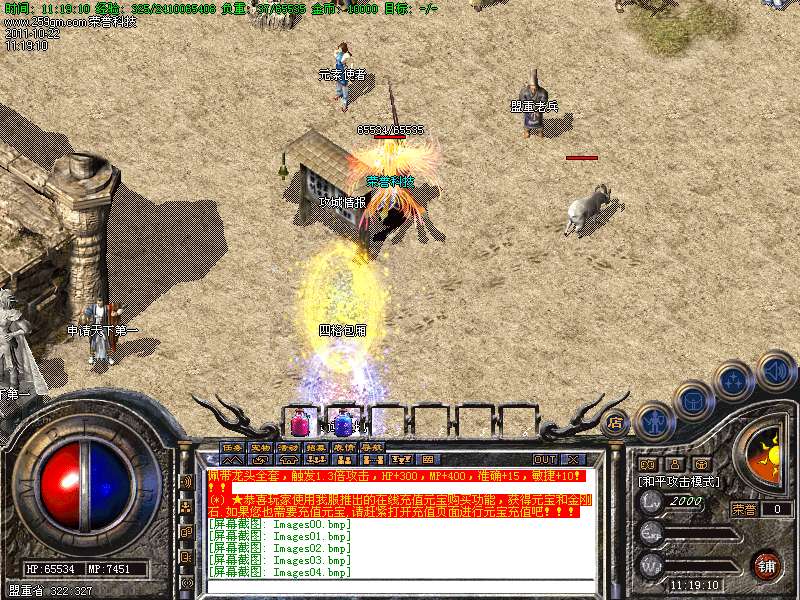Open the 荣誉 honor label
Screen dimensions: 800x600
(744, 509)
